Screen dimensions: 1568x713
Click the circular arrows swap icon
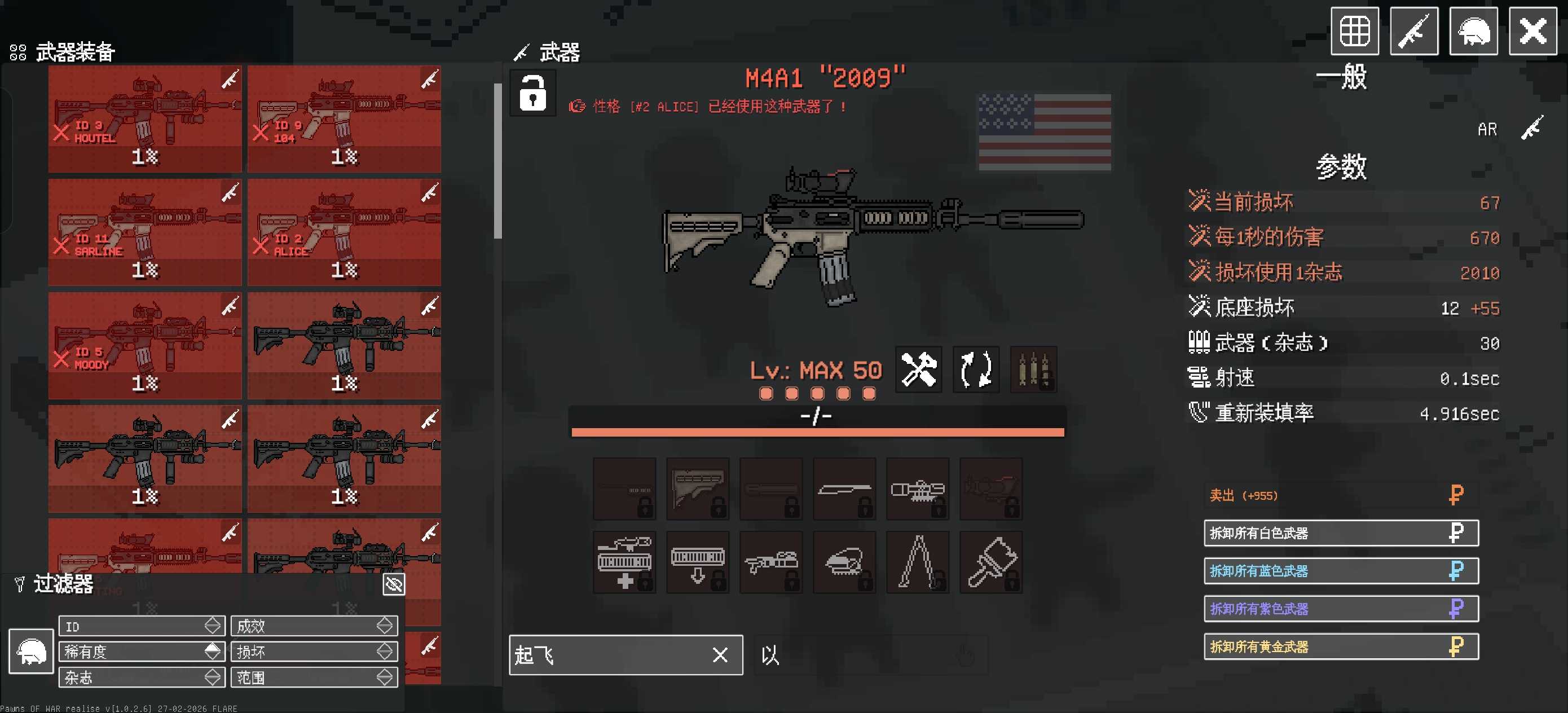[x=976, y=369]
